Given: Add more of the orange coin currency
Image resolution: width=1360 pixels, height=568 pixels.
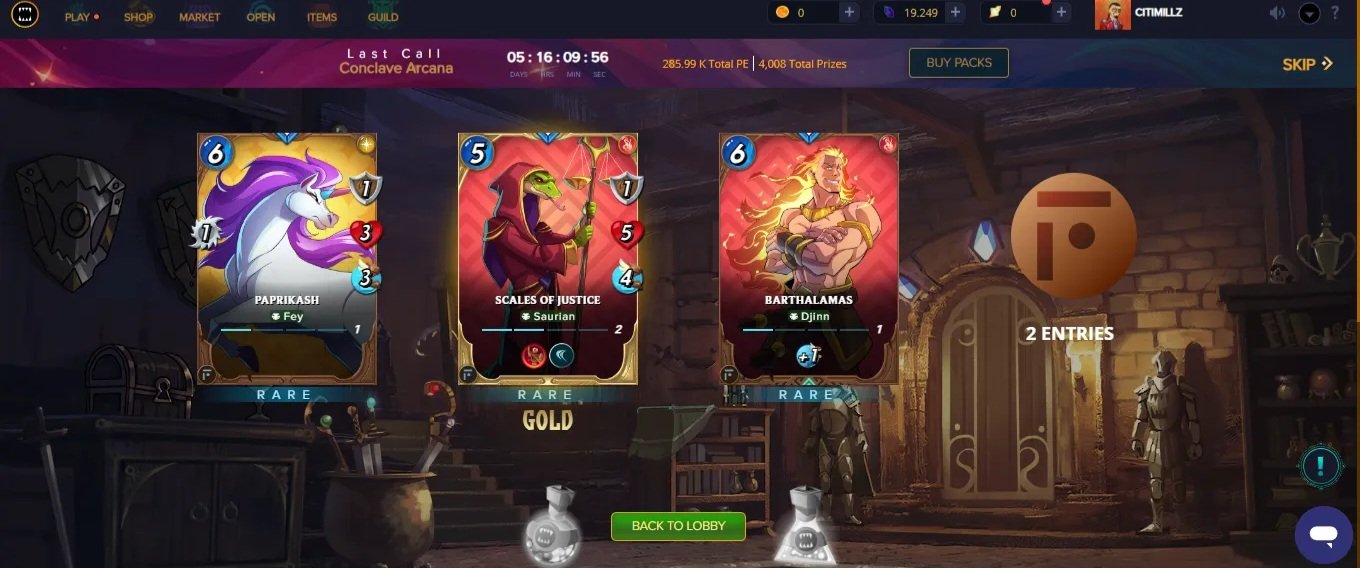Looking at the screenshot, I should tap(849, 13).
